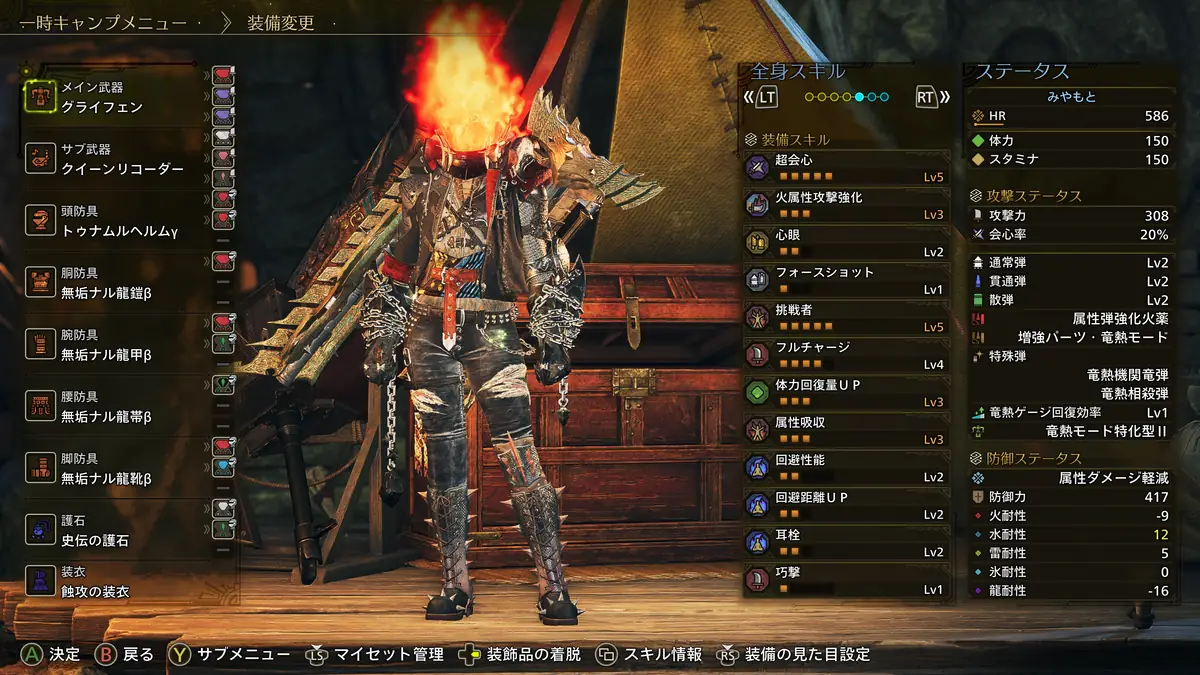
Task: Select the フルチャージ skill row
Action: tap(845, 355)
